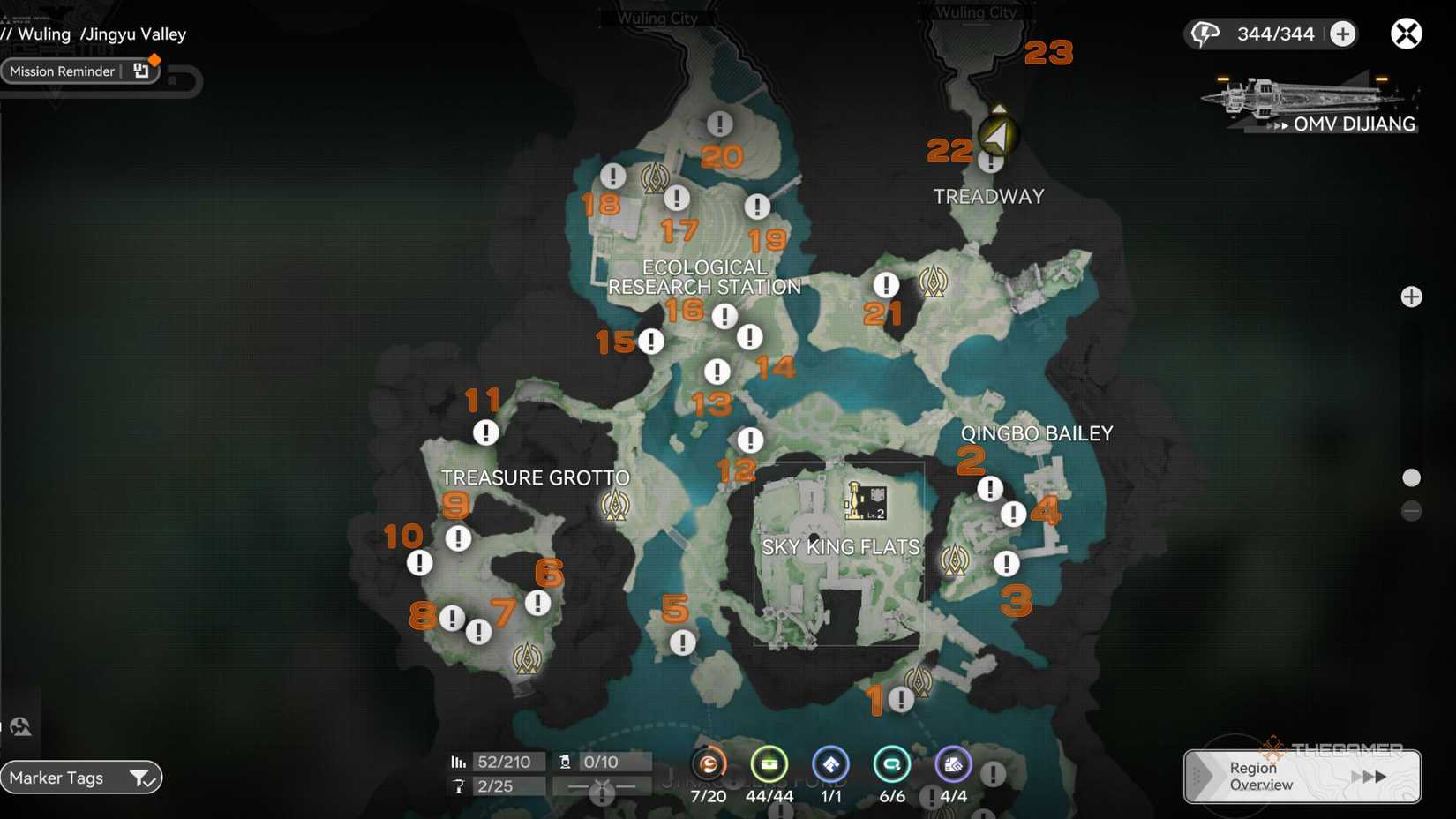The width and height of the screenshot is (1456, 819).
Task: Click the chevrons beside OMV DIJIANG
Action: [x=1277, y=124]
